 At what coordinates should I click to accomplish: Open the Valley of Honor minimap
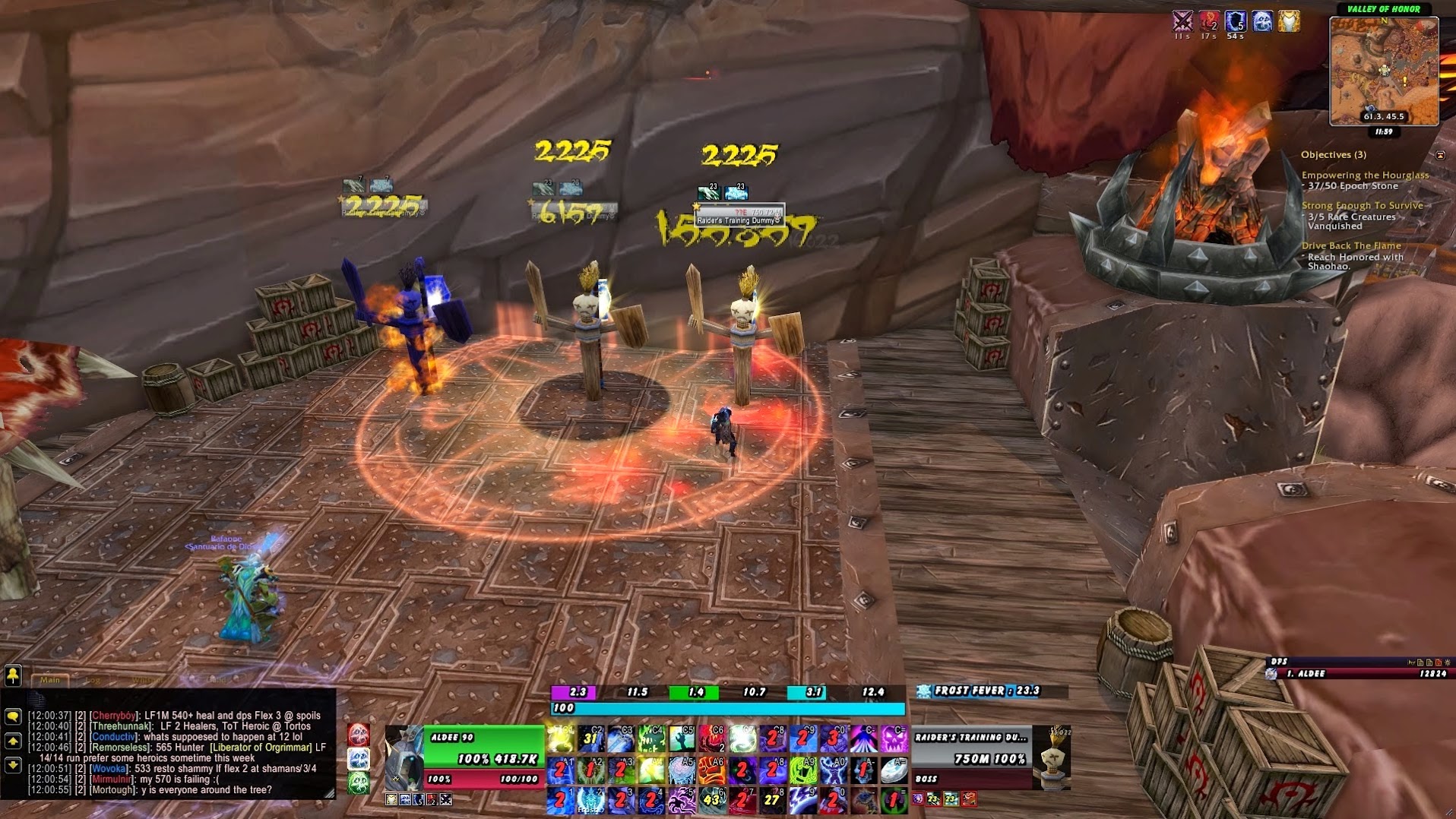pyautogui.click(x=1383, y=71)
